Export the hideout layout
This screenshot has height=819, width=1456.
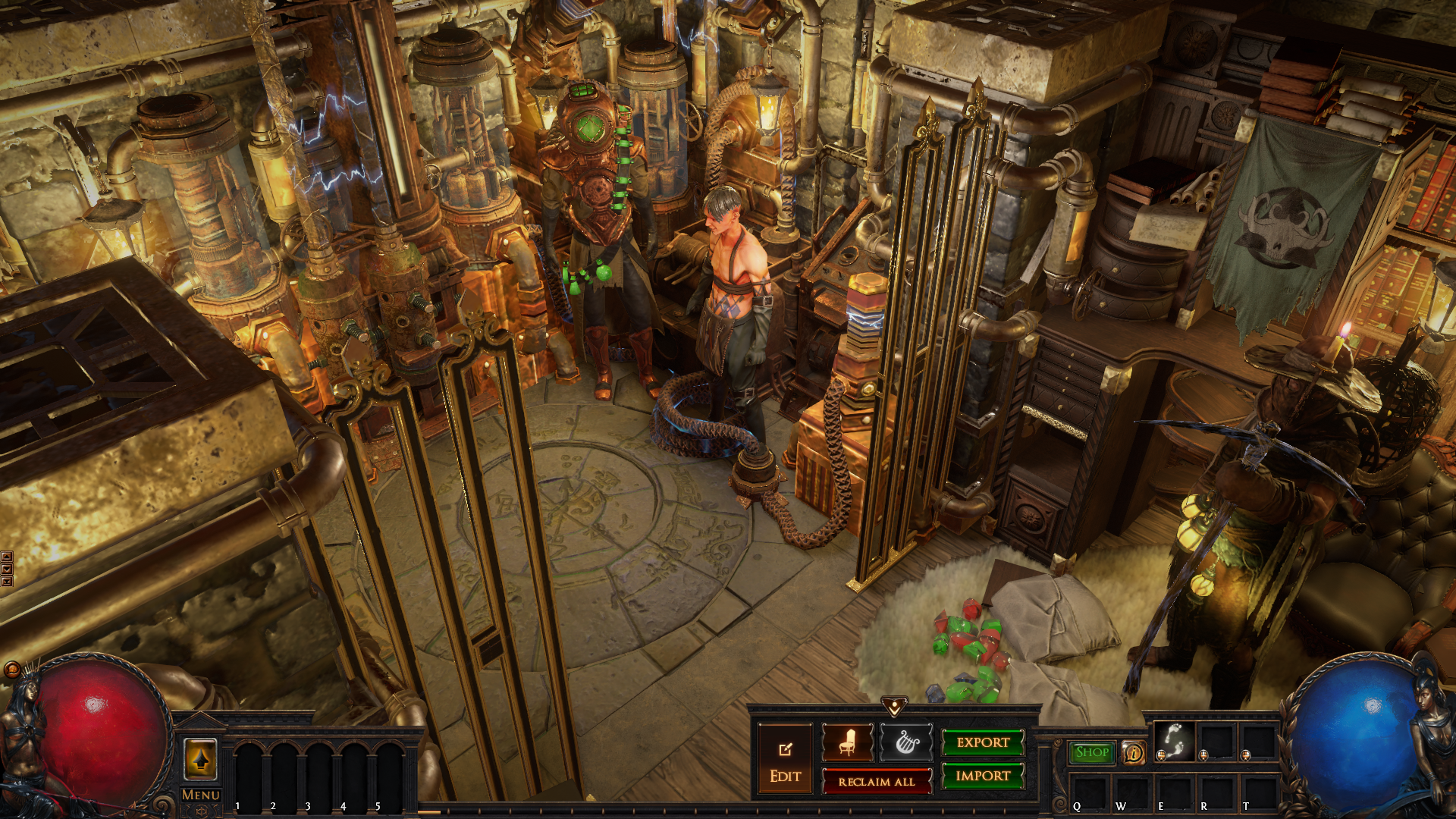click(983, 742)
